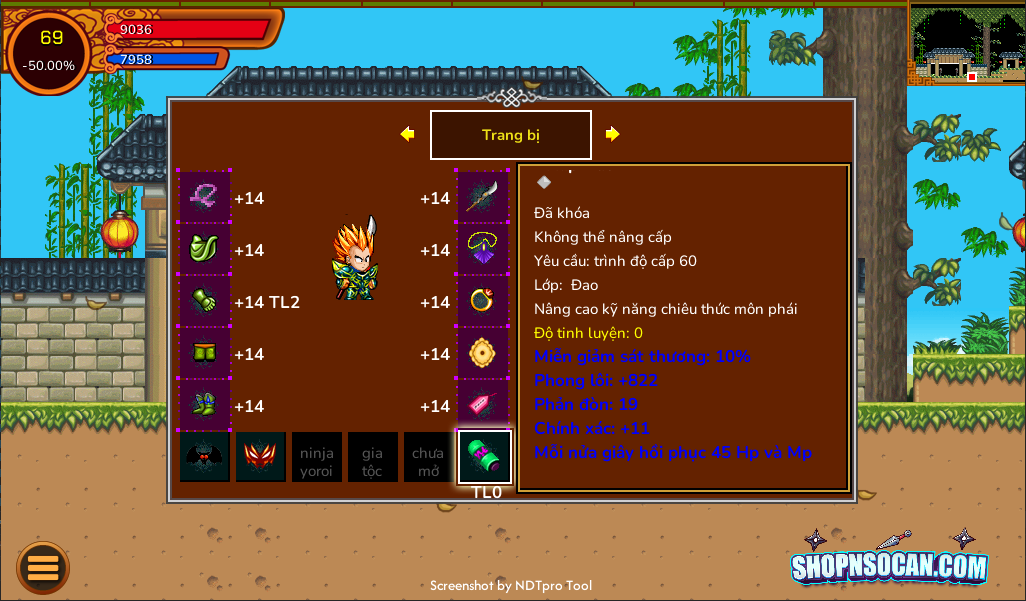Select the pink headband equipment slot
The image size is (1026, 601).
coord(205,198)
